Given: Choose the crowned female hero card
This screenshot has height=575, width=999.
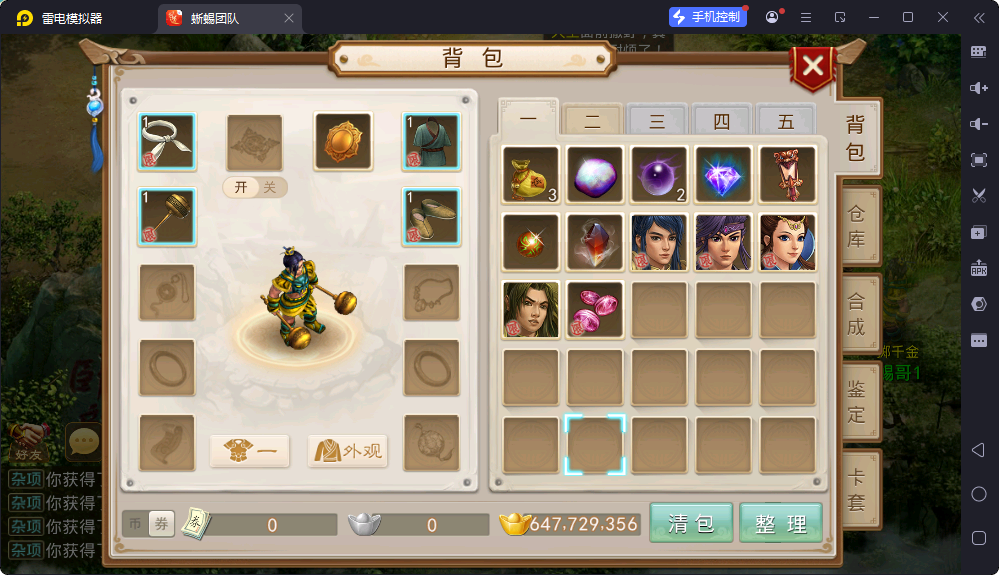Looking at the screenshot, I should point(787,242).
